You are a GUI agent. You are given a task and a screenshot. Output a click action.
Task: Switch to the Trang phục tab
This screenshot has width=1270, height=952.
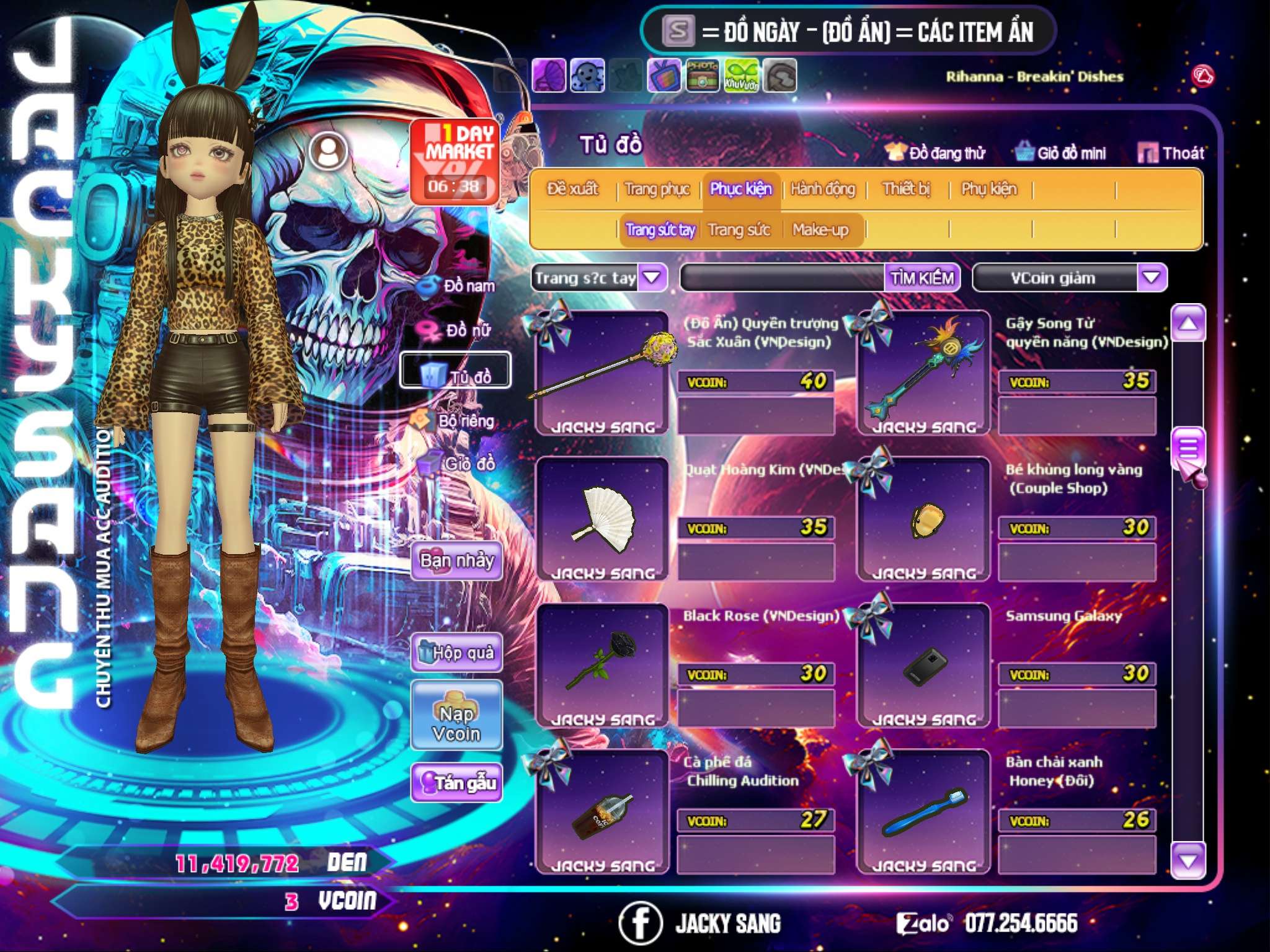coord(657,189)
